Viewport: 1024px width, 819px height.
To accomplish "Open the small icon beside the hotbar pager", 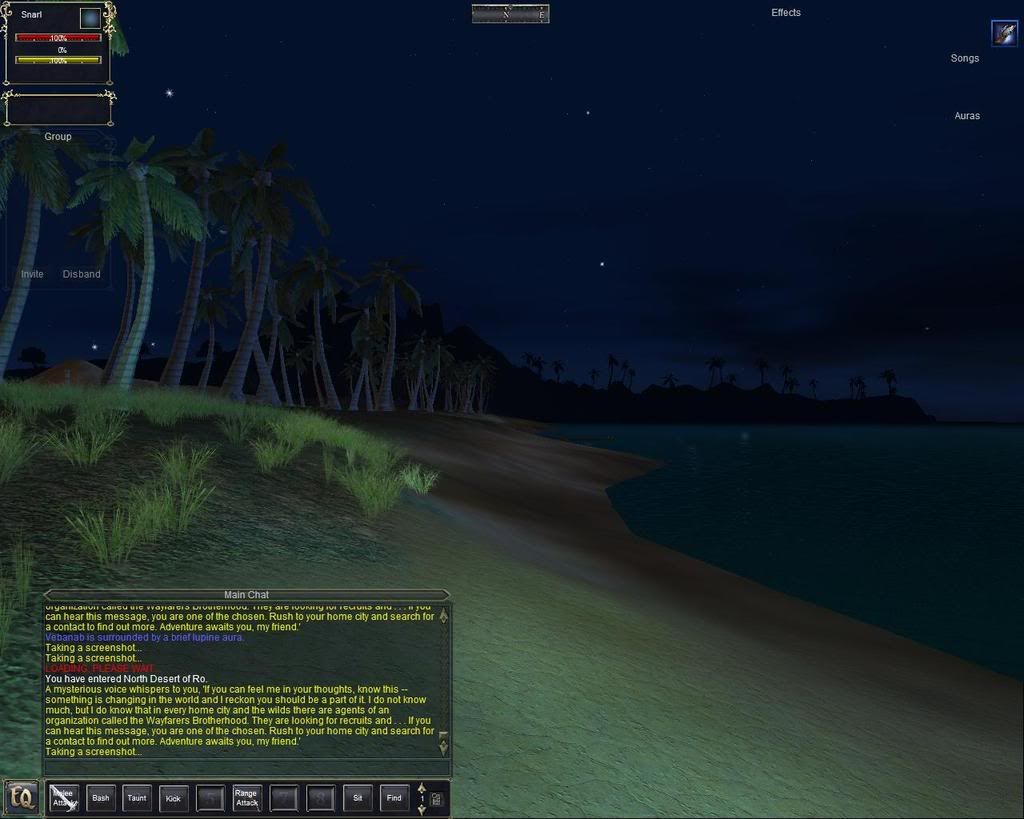I will point(437,799).
